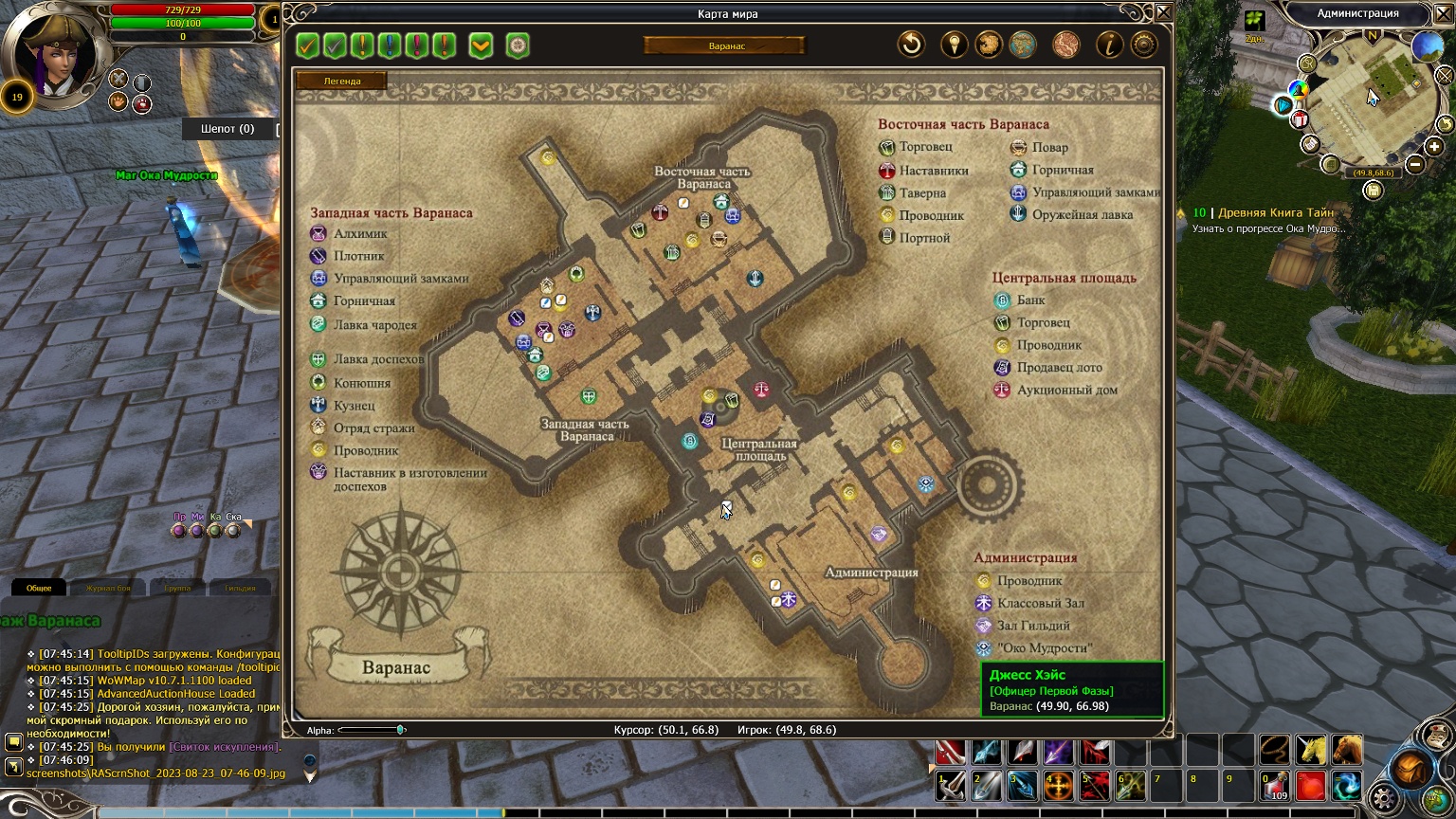
Task: Close the world map window
Action: tap(1163, 12)
